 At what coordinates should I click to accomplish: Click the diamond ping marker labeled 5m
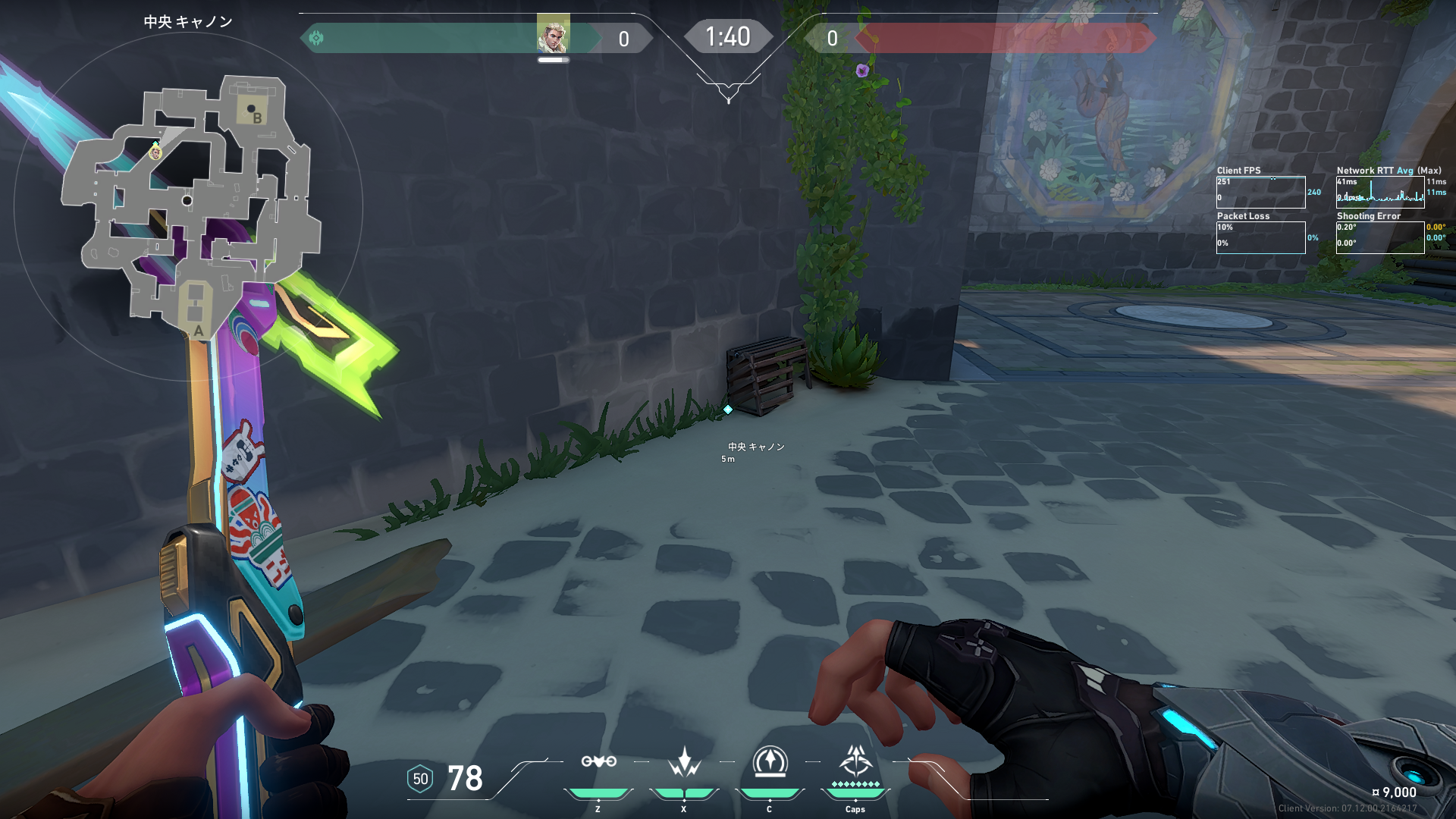[x=728, y=409]
